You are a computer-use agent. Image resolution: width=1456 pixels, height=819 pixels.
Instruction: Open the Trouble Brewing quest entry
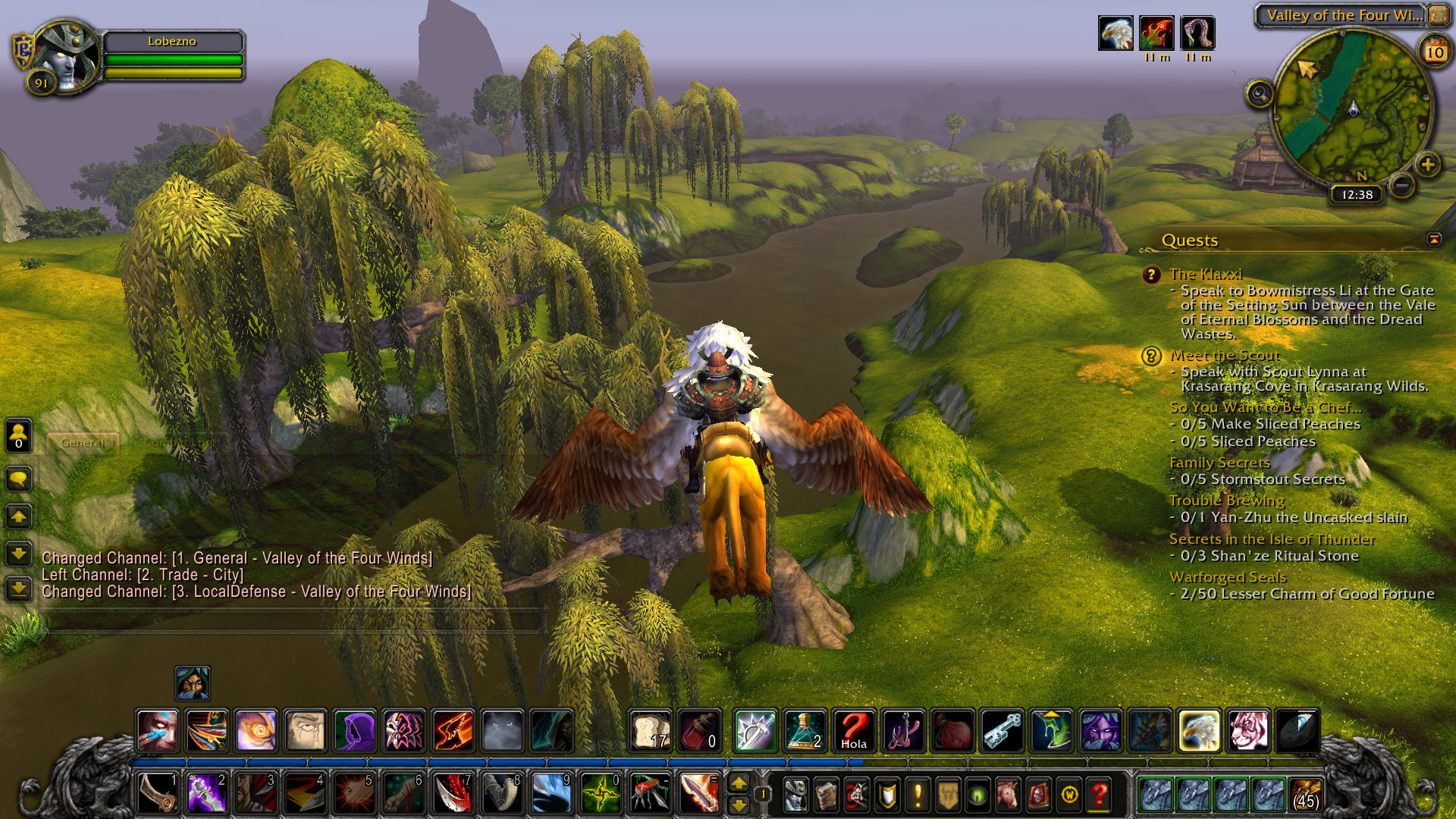tap(1226, 500)
